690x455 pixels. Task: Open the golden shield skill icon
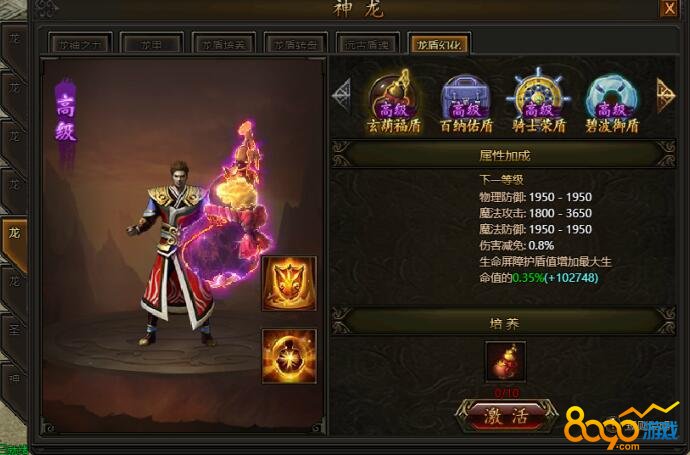pos(289,283)
